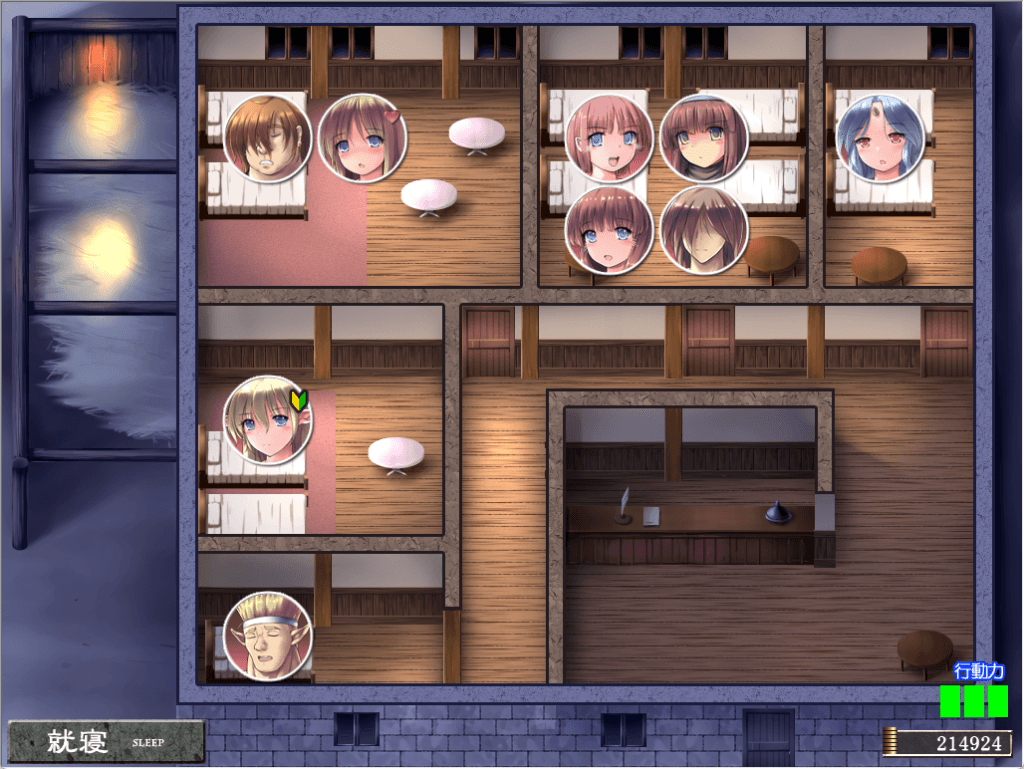The width and height of the screenshot is (1024, 769).
Task: Select the portrait with hair covering the eyes
Action: point(703,231)
